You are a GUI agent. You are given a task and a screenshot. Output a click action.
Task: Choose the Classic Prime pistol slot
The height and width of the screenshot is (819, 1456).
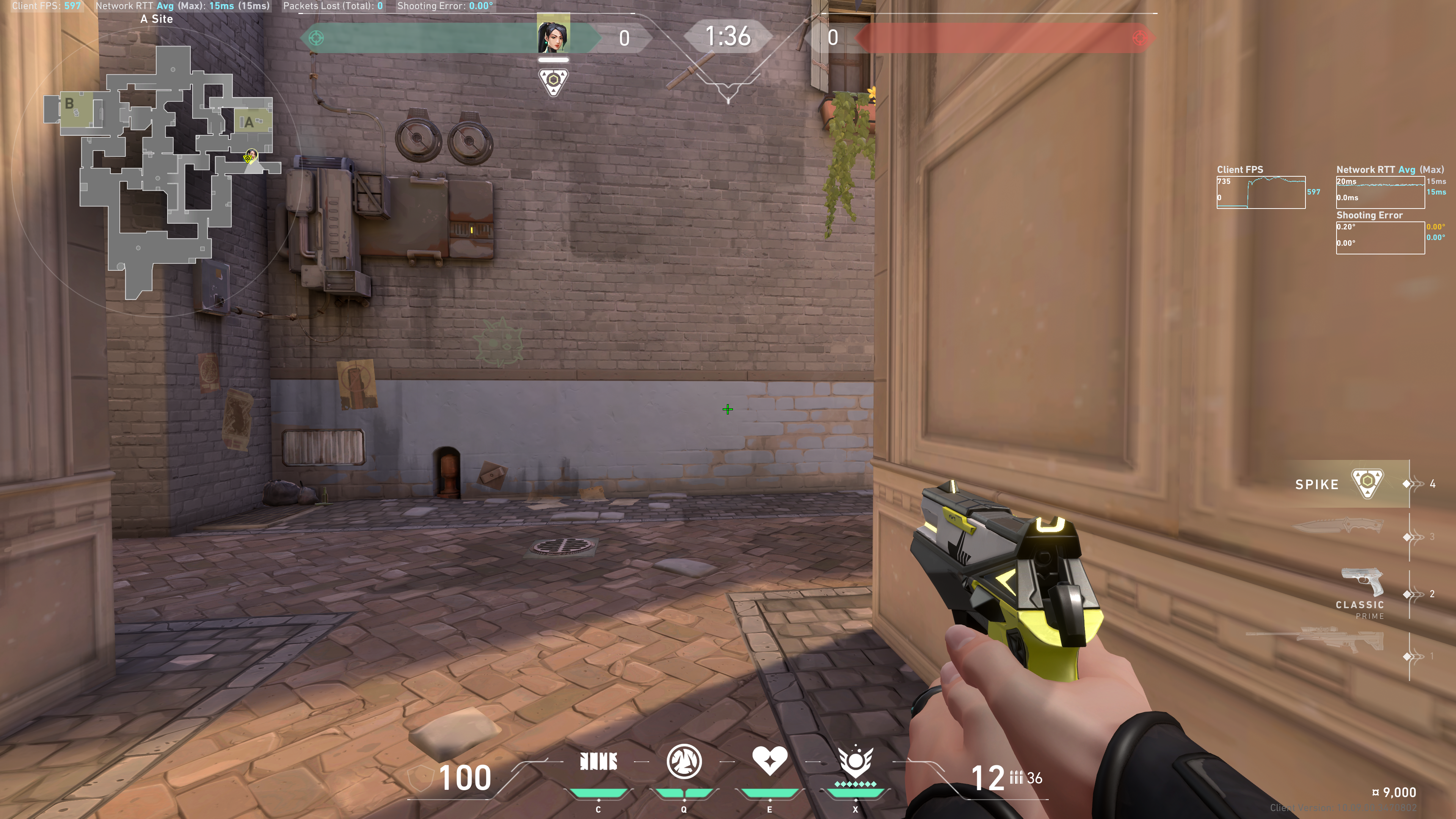pos(1362,593)
